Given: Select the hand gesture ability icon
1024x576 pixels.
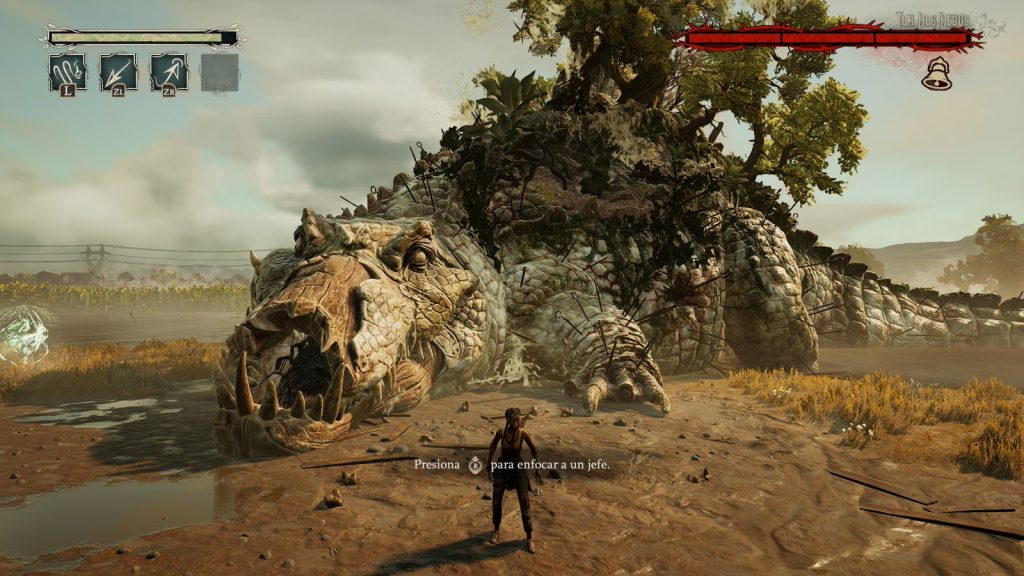Looking at the screenshot, I should (x=68, y=72).
